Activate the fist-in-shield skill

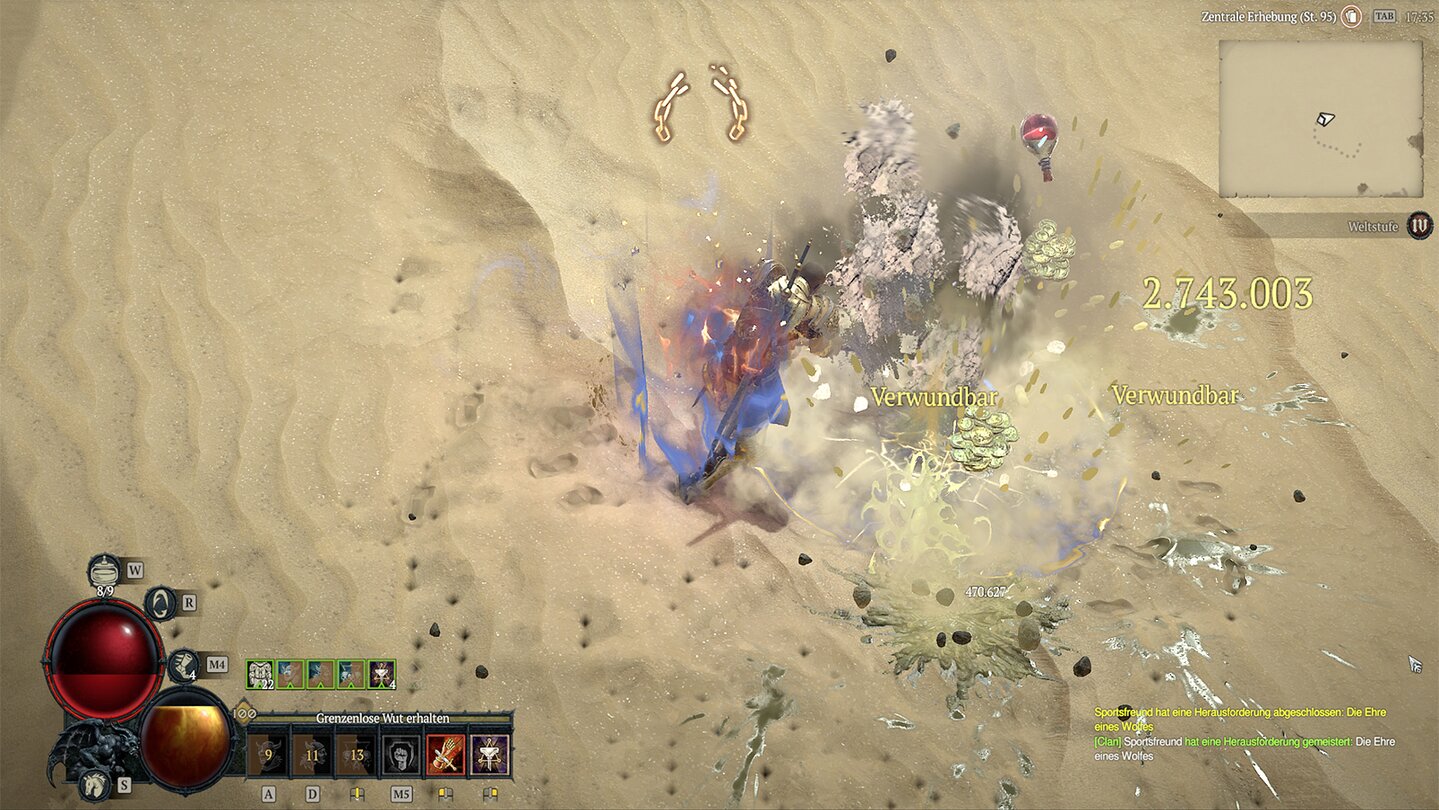click(401, 754)
